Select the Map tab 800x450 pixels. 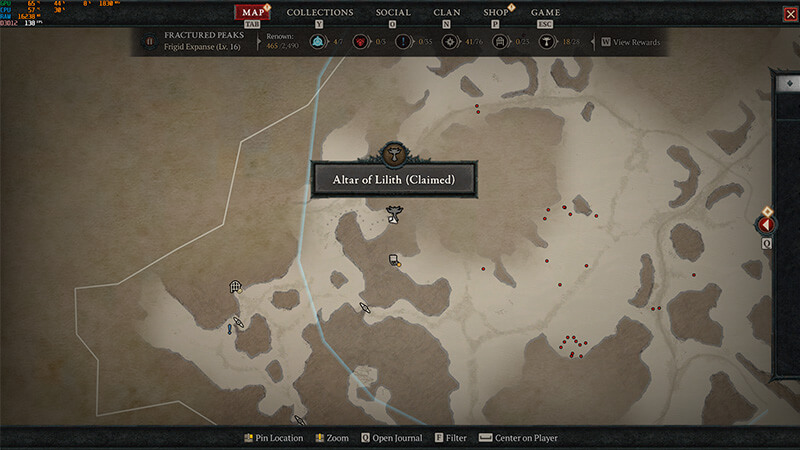[253, 13]
